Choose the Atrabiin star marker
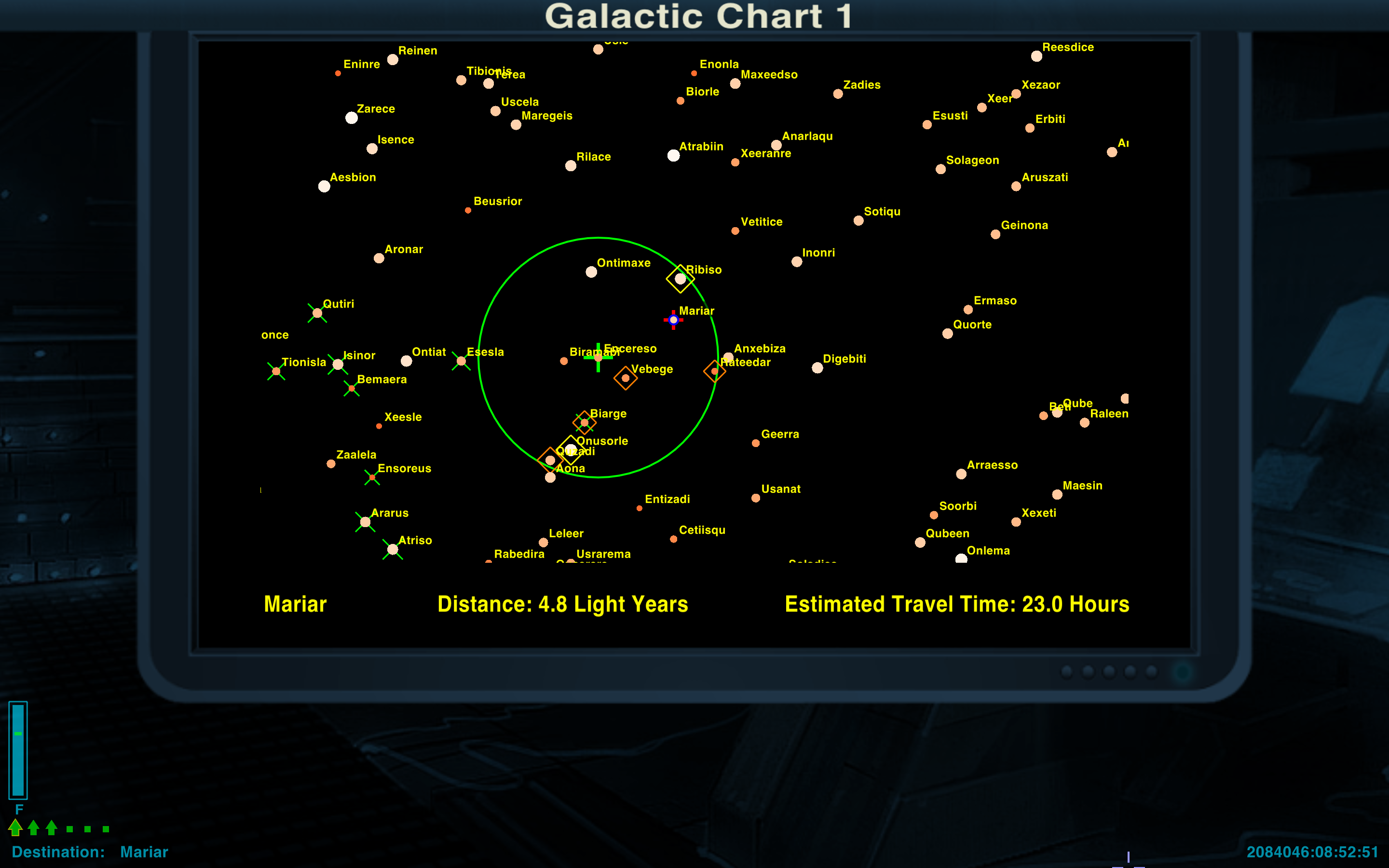 [x=673, y=156]
